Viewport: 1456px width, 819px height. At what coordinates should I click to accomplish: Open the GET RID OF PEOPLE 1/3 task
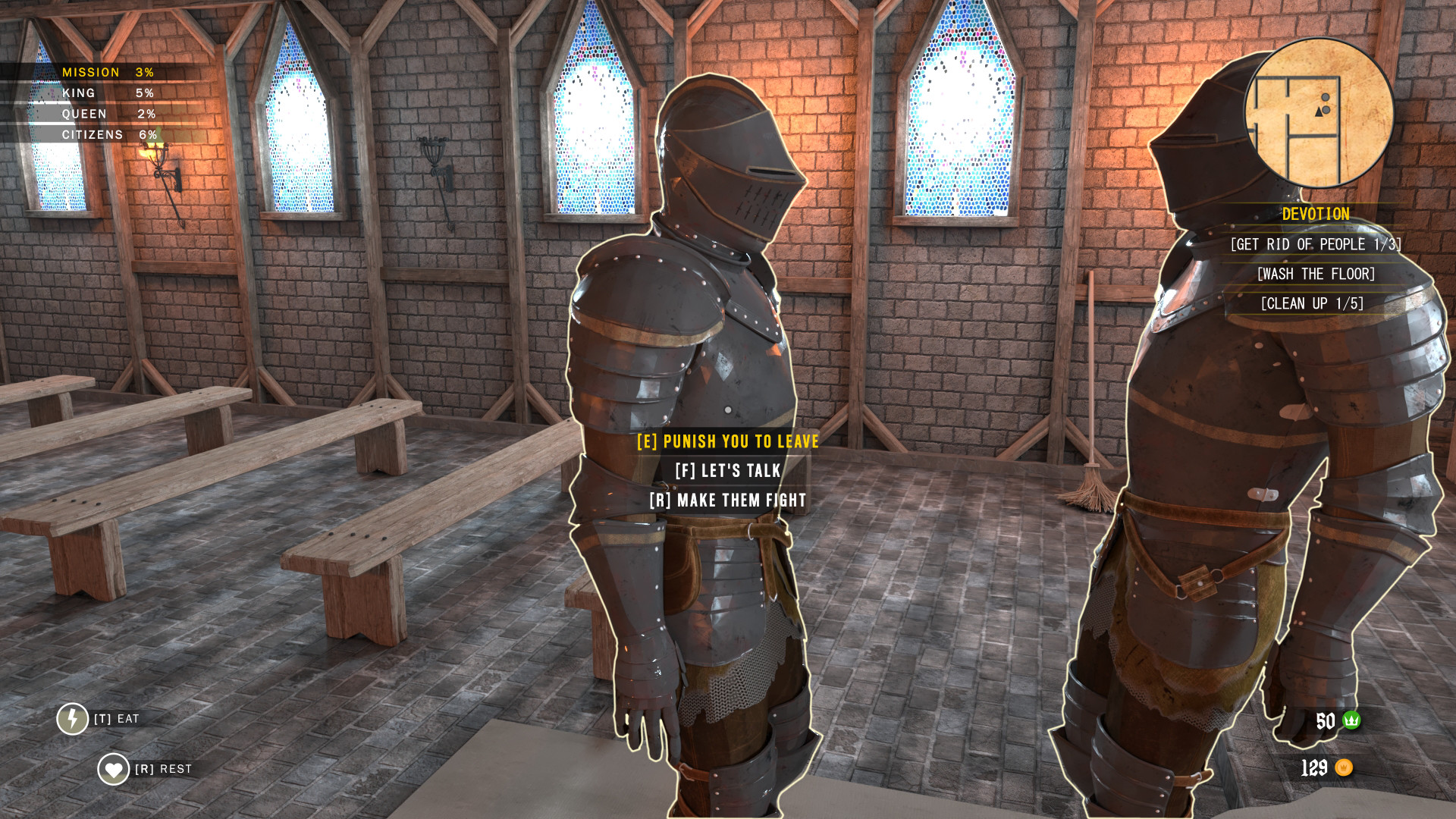click(1316, 245)
